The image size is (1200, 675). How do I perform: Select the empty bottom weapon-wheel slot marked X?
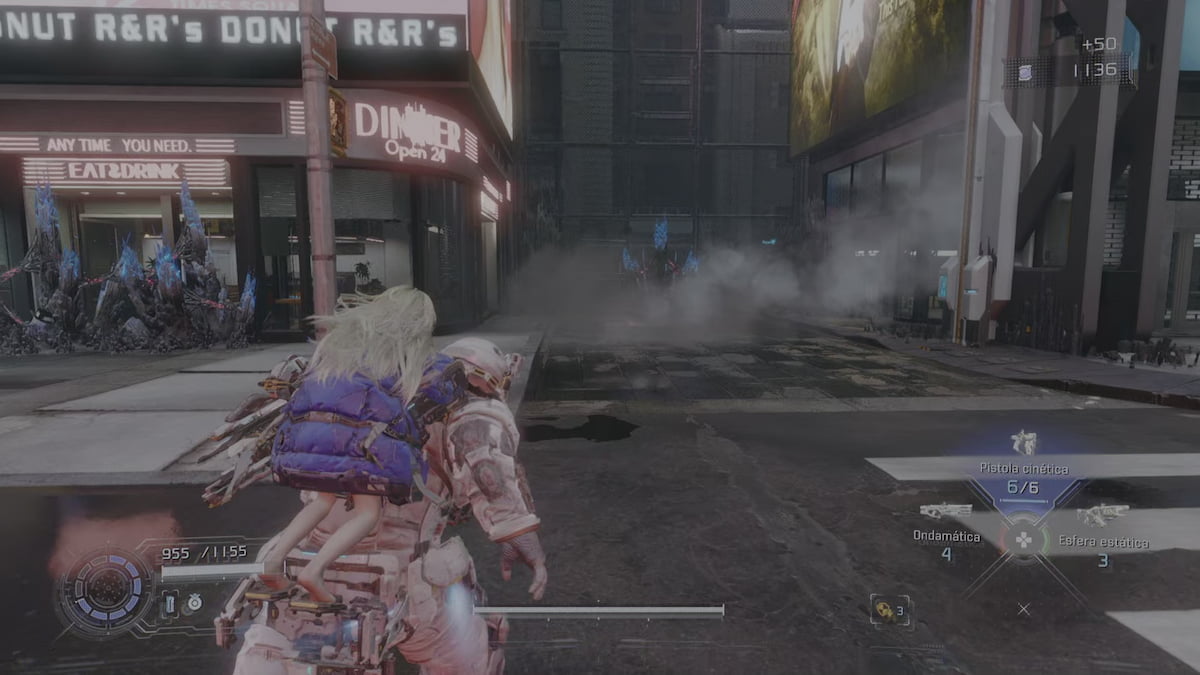pyautogui.click(x=1023, y=608)
